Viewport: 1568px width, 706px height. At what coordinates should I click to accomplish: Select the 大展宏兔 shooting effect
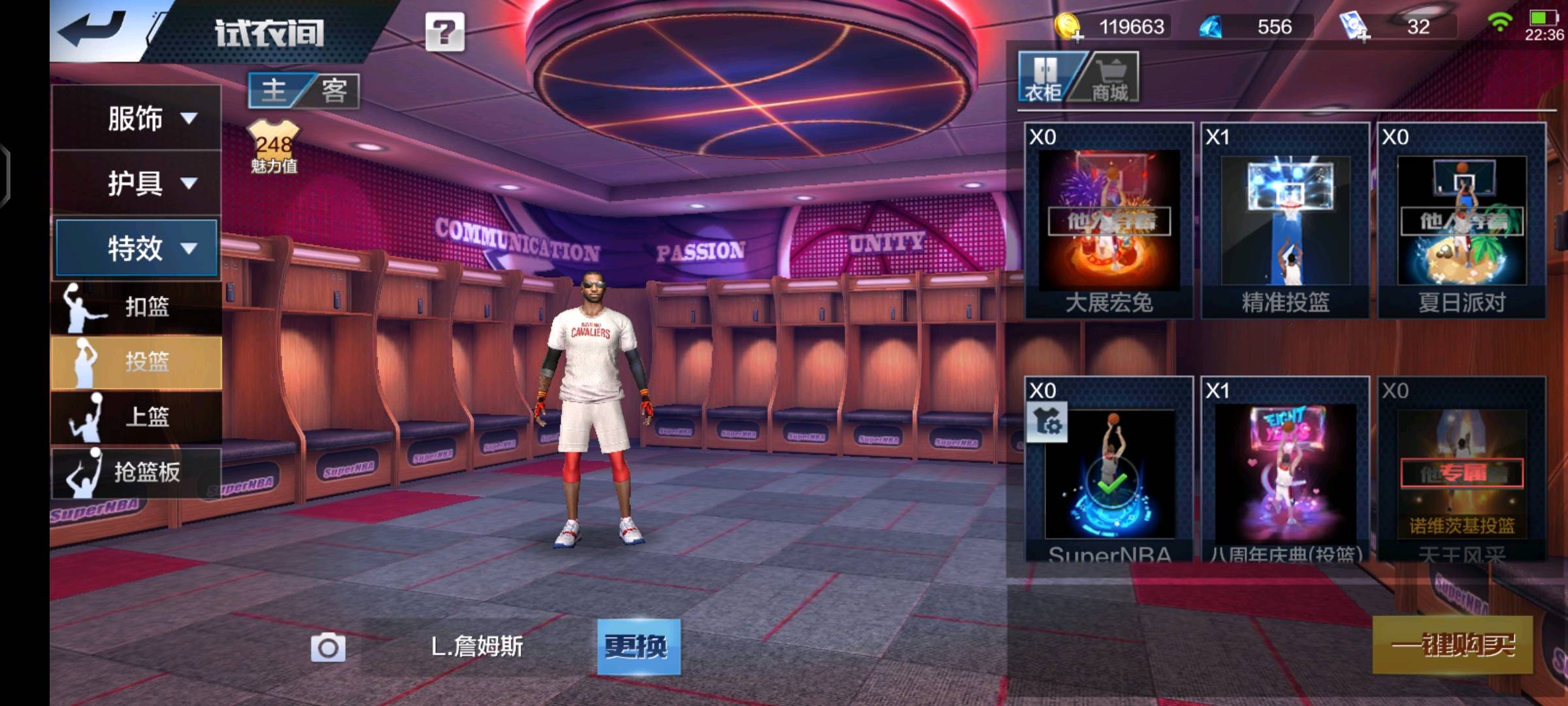point(1109,221)
